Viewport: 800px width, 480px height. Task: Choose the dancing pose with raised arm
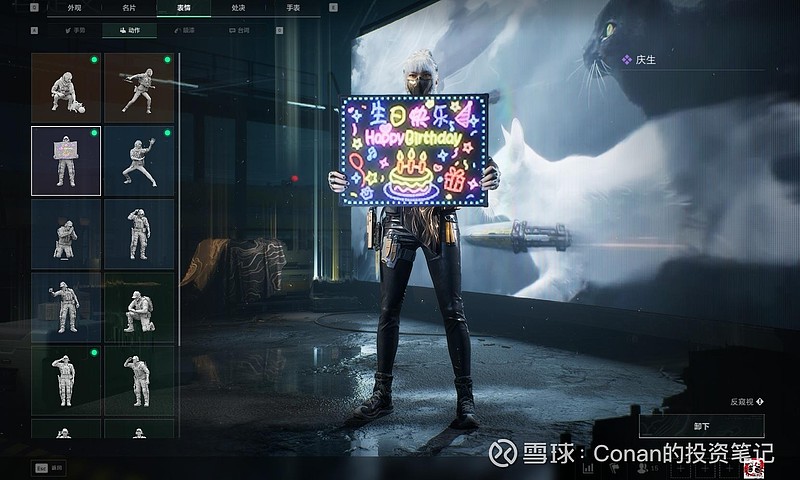[x=139, y=160]
